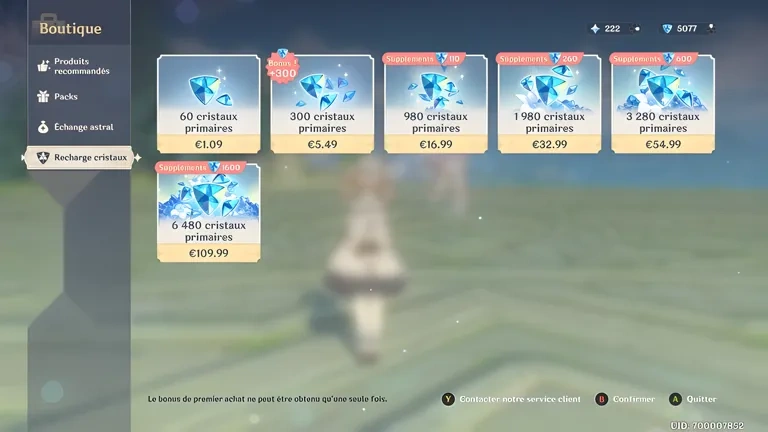Purchase the 1 980 cristaux primaires pack
Screen dimensions: 768x432
pyautogui.click(x=549, y=105)
